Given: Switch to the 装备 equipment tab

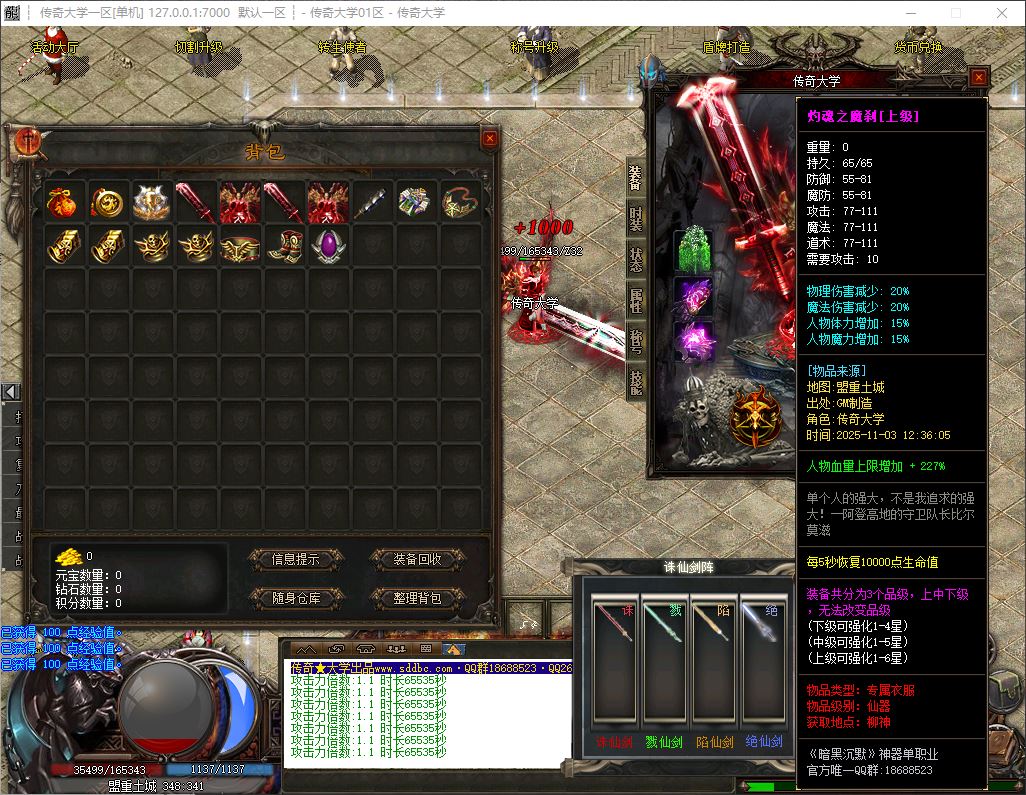Looking at the screenshot, I should (x=636, y=178).
